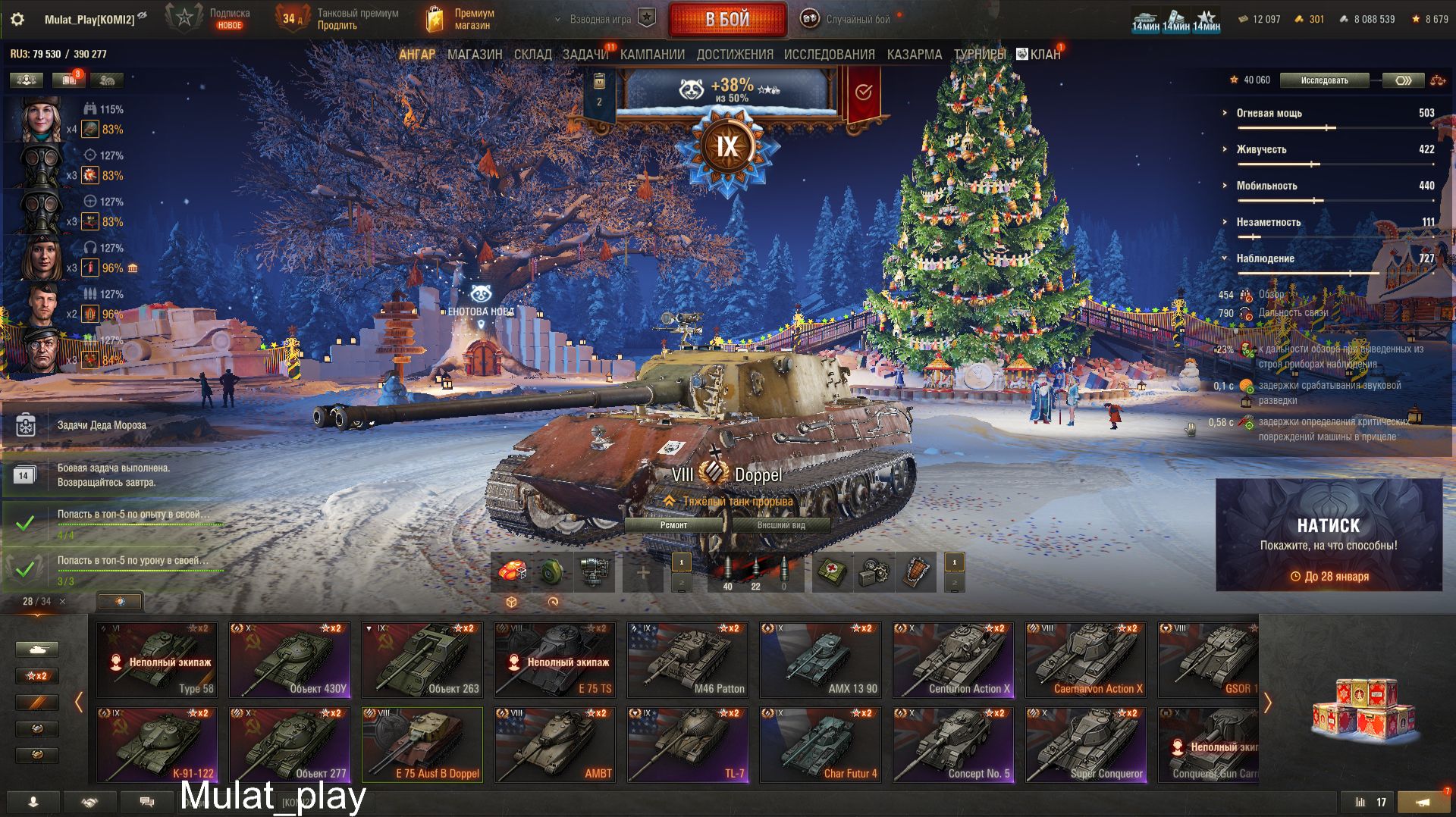Screen dimensions: 1456x817
Task: Click the Исследовать button
Action: 1324,80
